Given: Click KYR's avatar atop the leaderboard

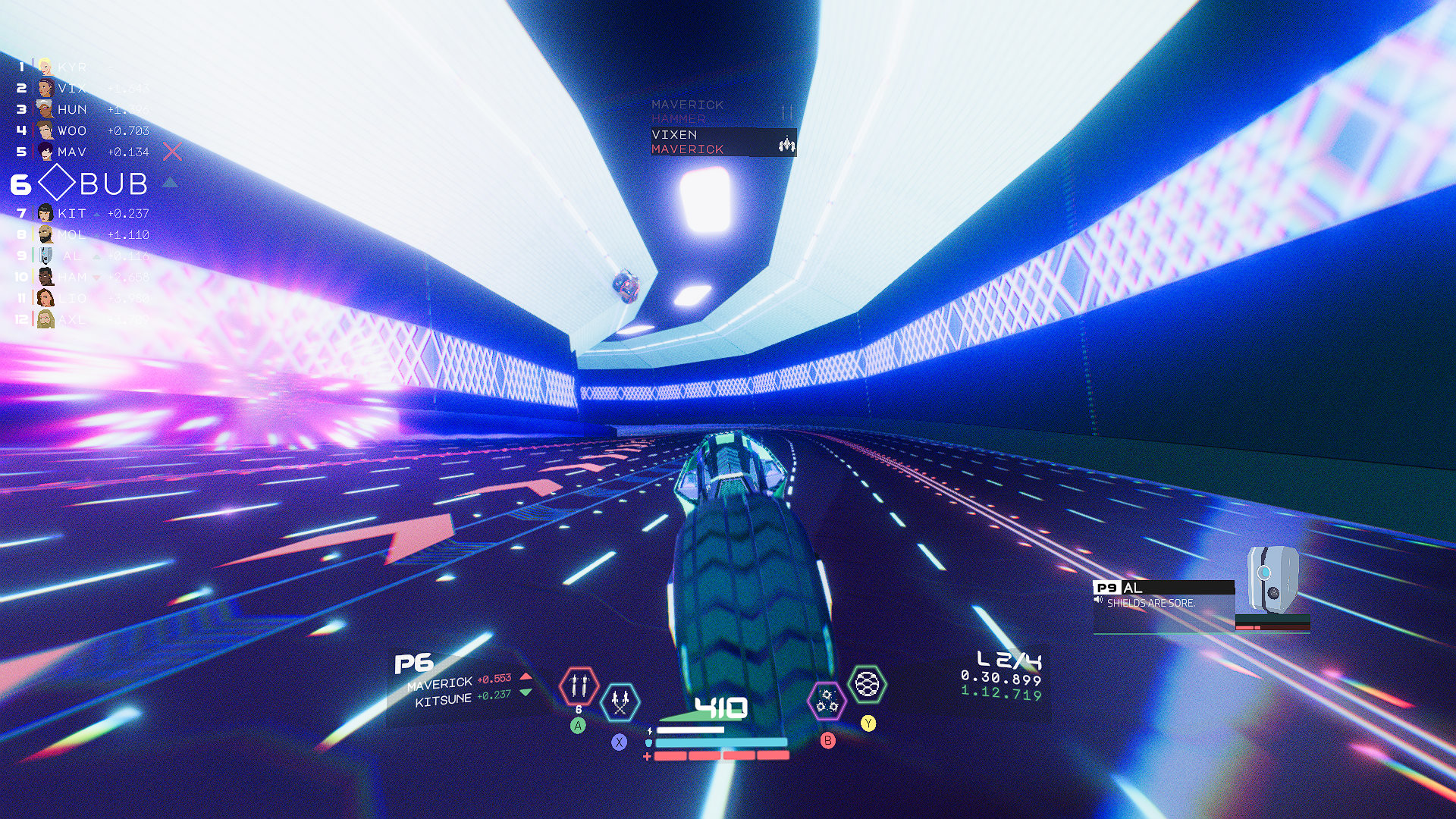Looking at the screenshot, I should coord(45,67).
